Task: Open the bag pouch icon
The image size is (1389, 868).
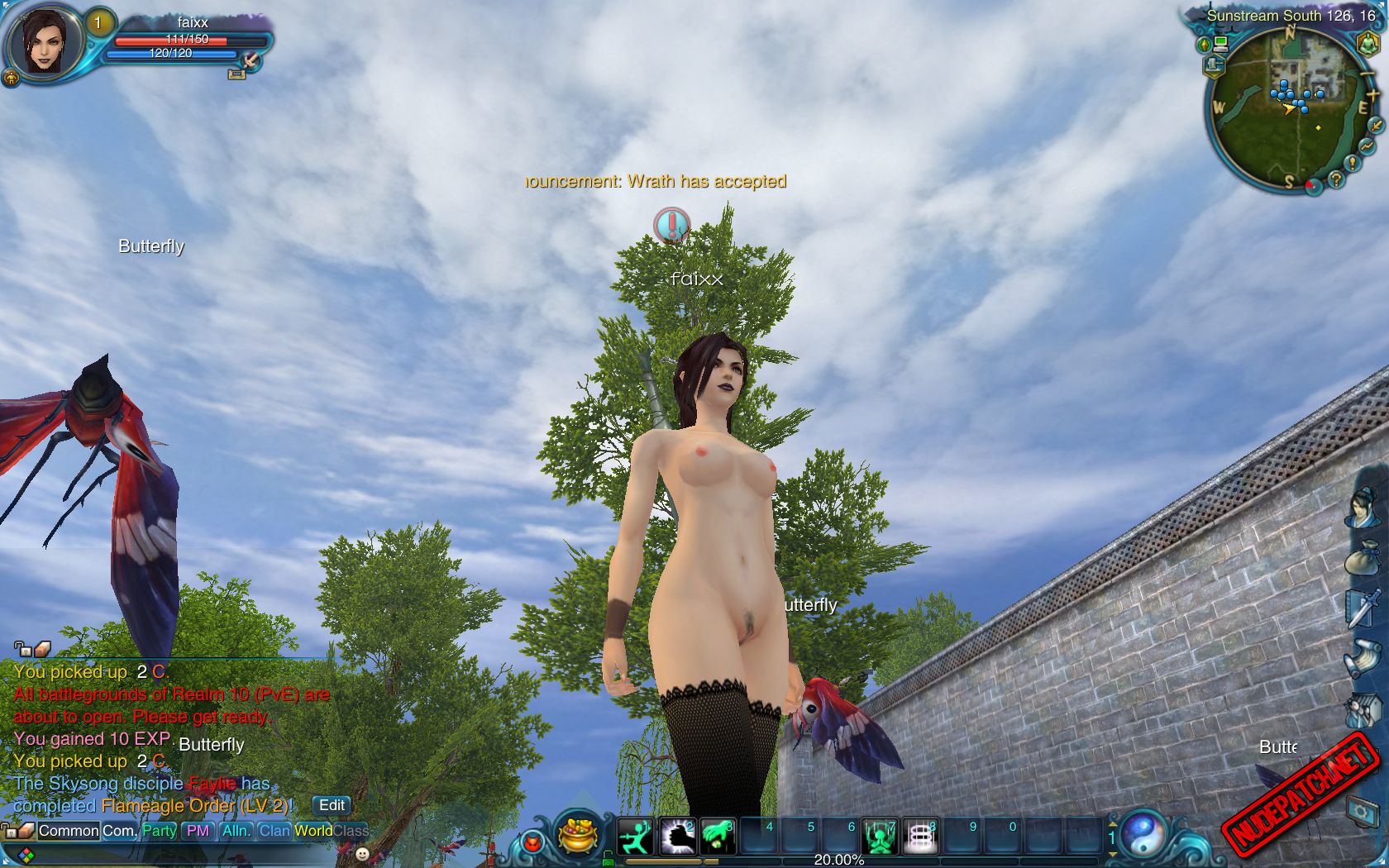Action: pos(1363,558)
